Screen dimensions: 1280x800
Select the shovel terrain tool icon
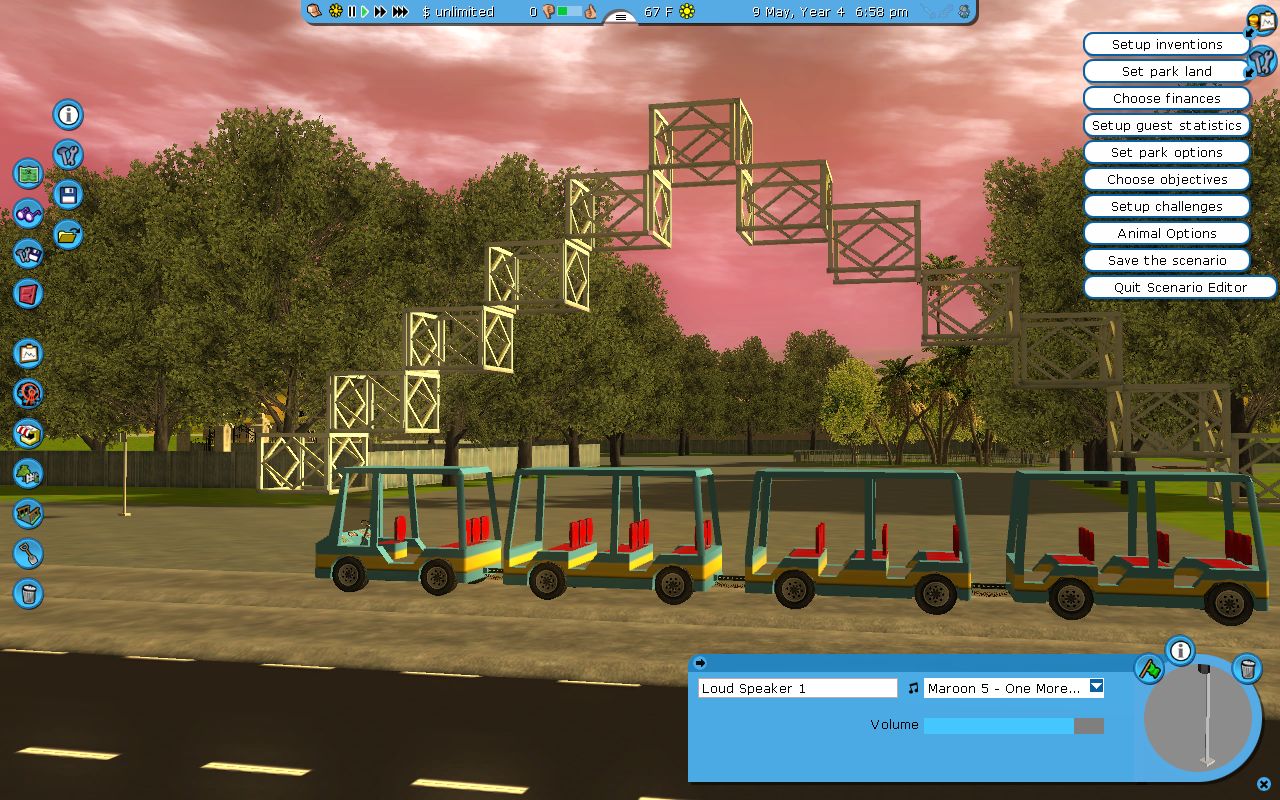point(28,553)
